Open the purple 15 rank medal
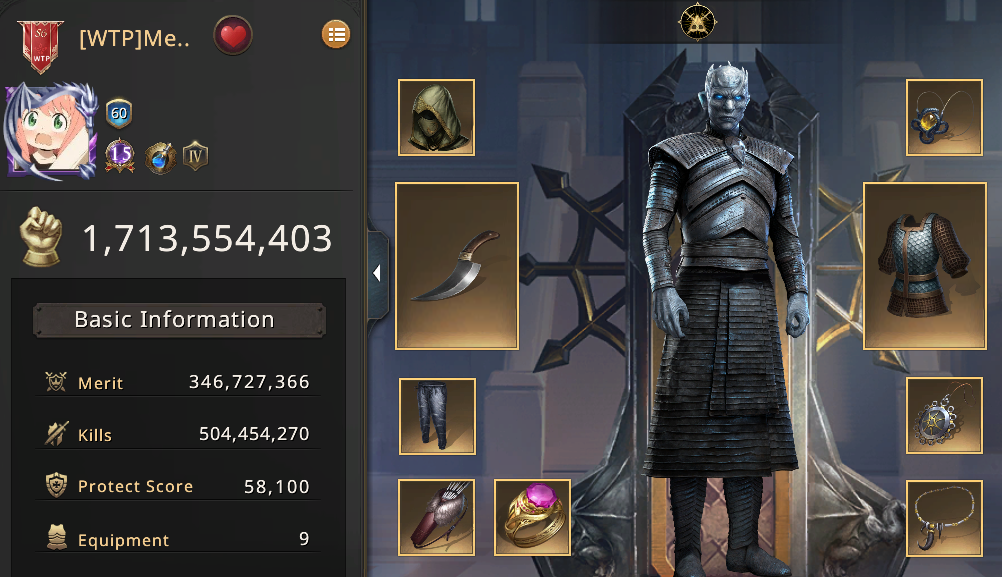This screenshot has height=577, width=1002. coord(120,156)
